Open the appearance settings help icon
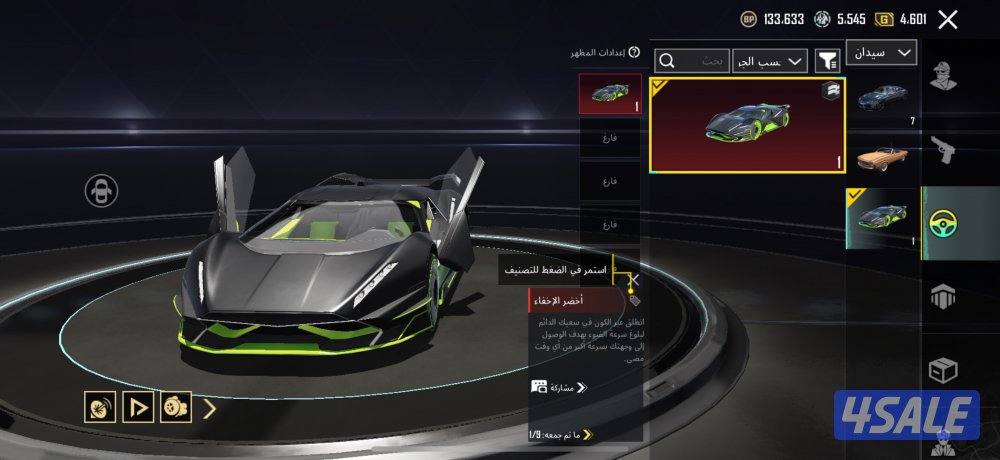1000x460 pixels. point(634,52)
